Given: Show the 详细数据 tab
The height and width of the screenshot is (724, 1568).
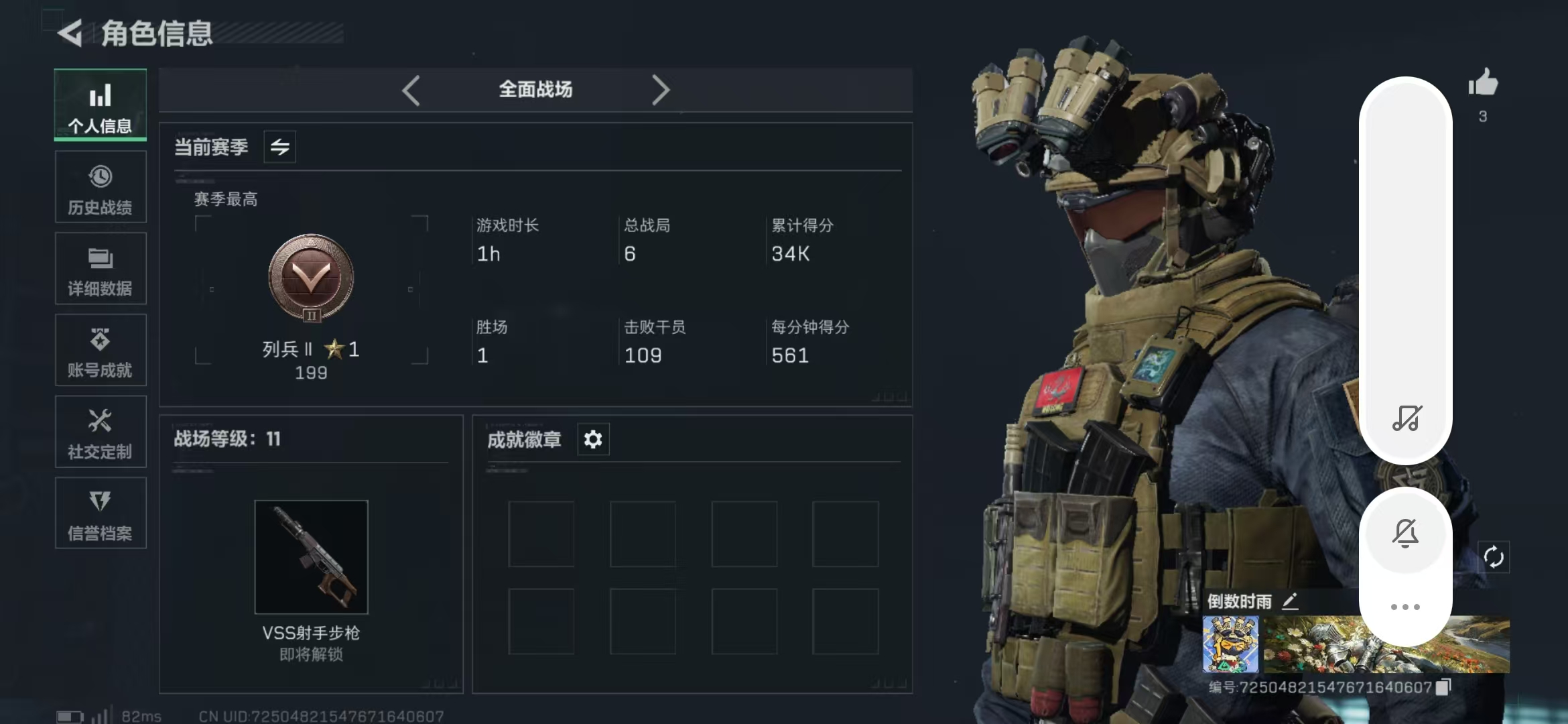Looking at the screenshot, I should pos(101,269).
